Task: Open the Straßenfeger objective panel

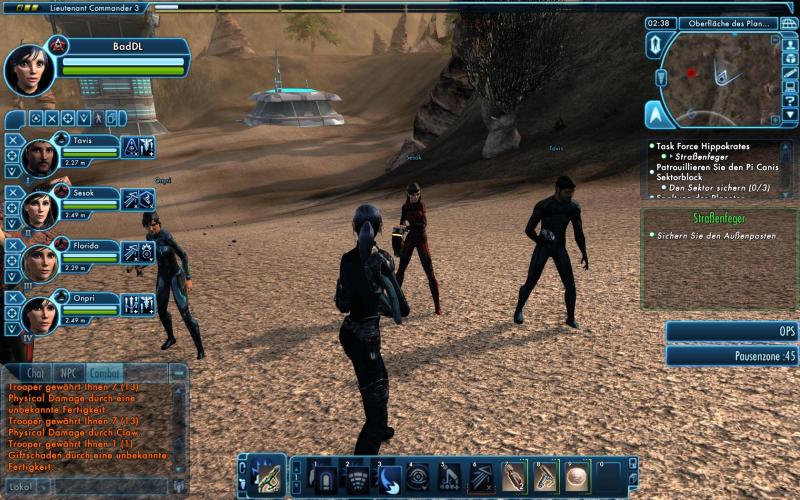Action: 718,217
